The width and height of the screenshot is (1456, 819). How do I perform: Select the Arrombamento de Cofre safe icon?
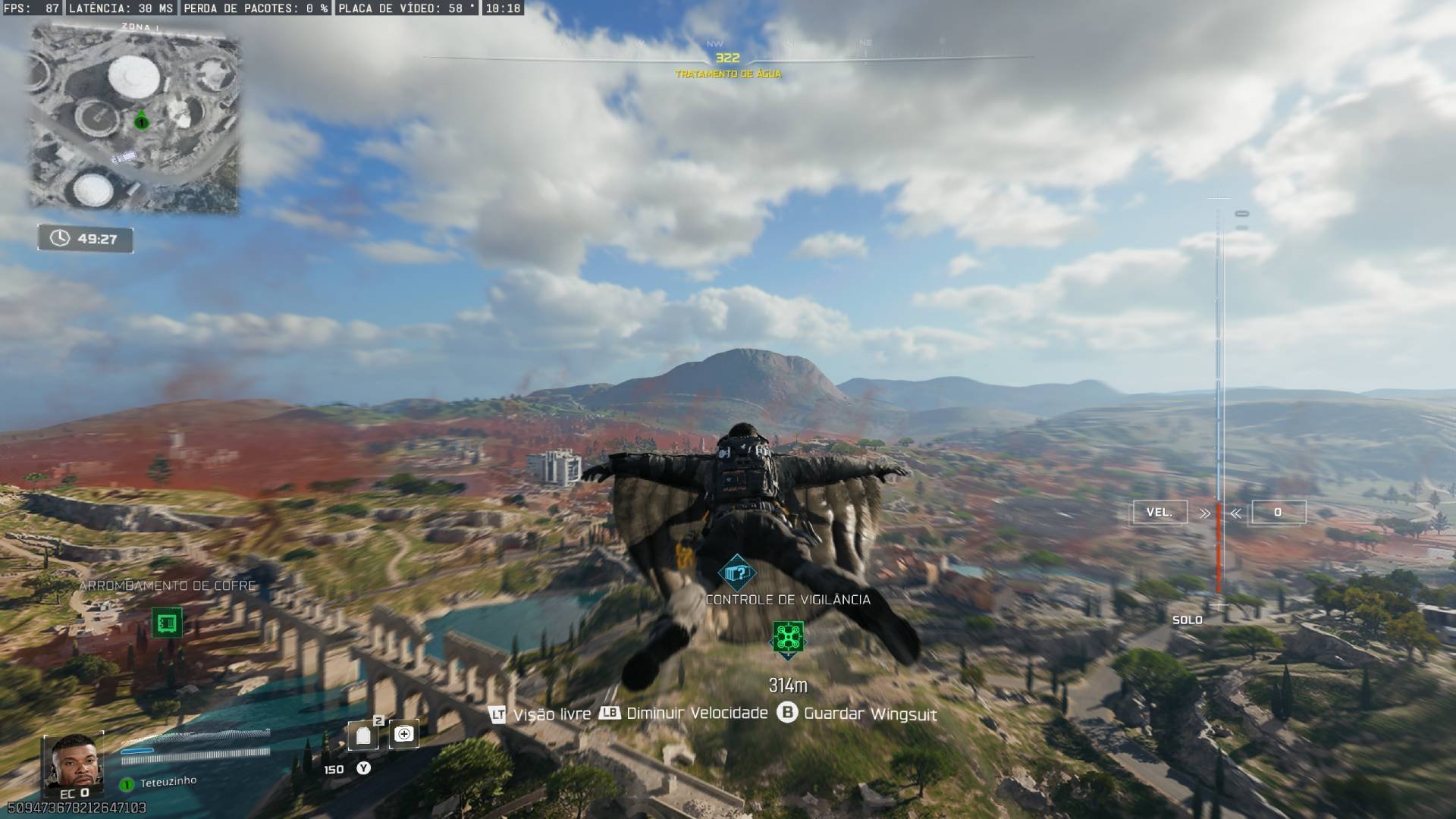click(x=167, y=623)
